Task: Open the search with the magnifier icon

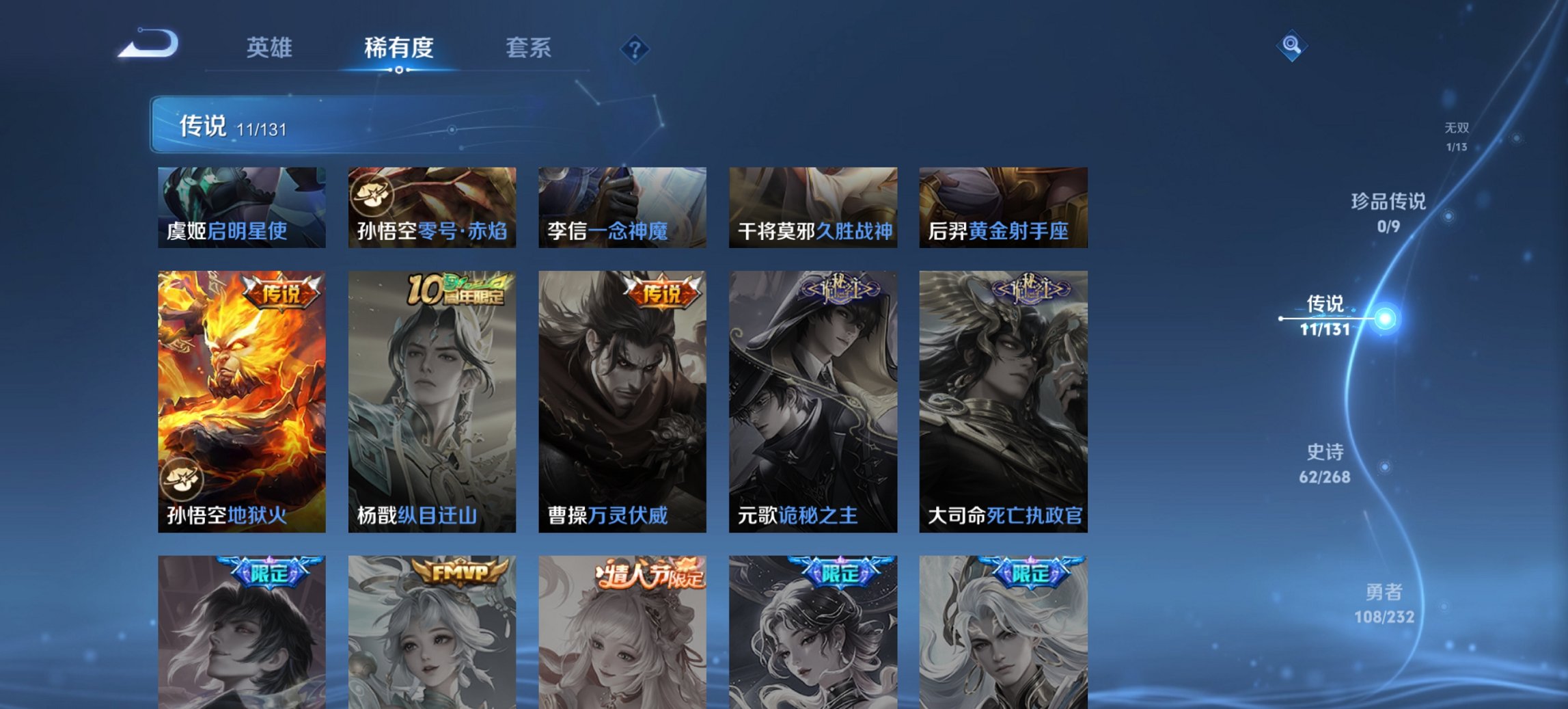Action: 1290,46
